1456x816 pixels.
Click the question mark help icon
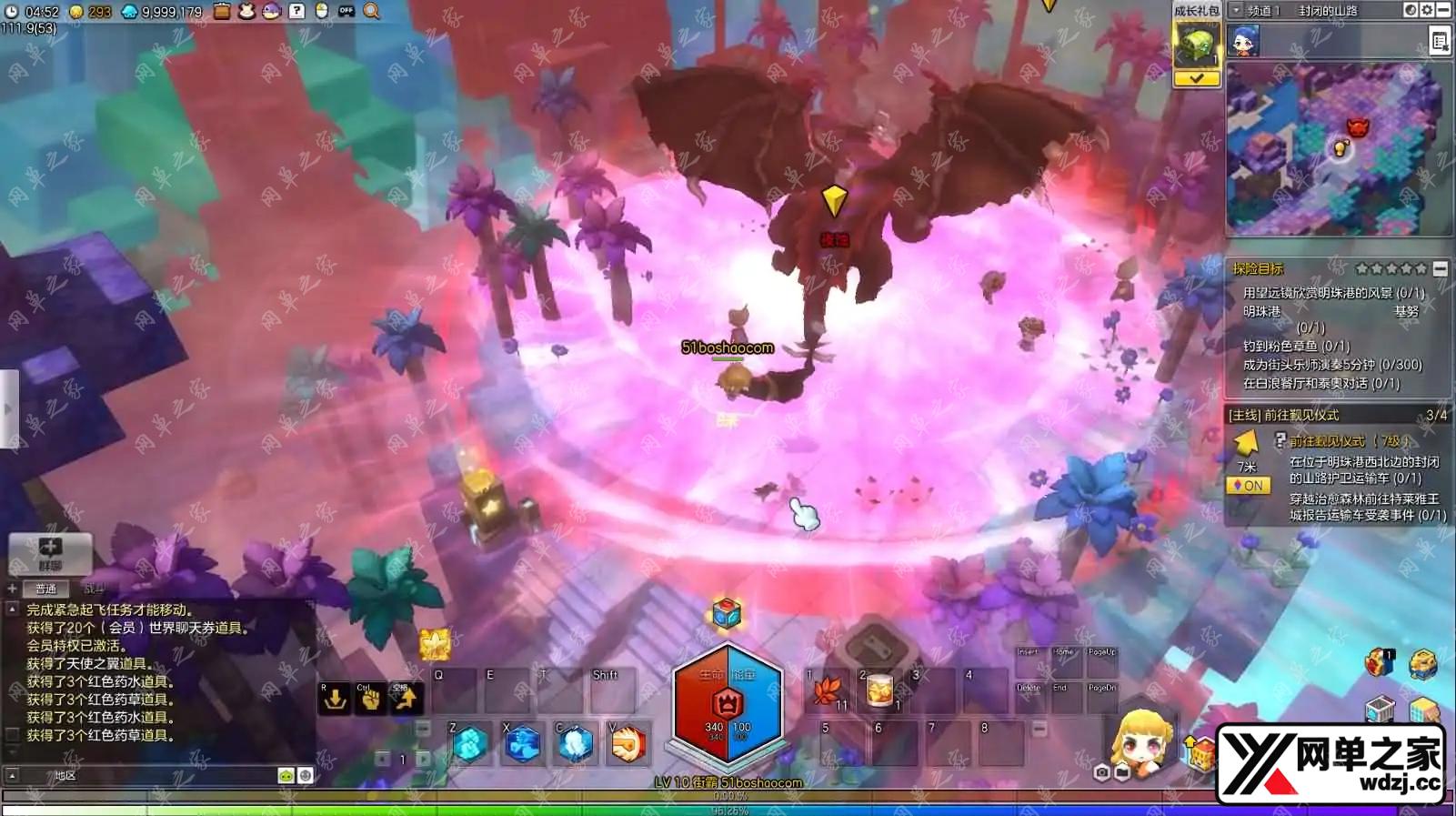pos(296,11)
